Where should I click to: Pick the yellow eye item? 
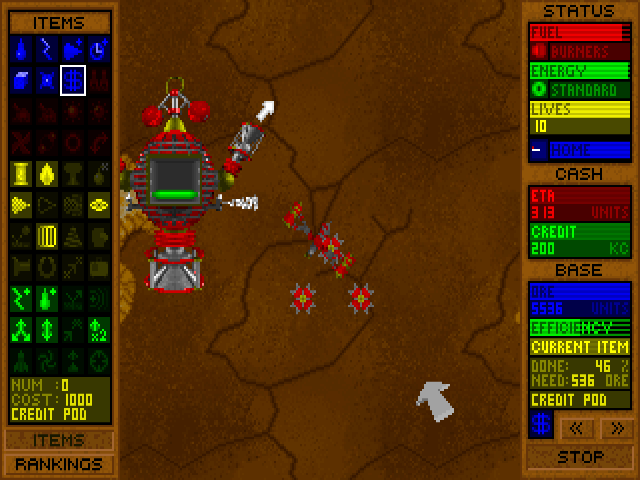98,204
